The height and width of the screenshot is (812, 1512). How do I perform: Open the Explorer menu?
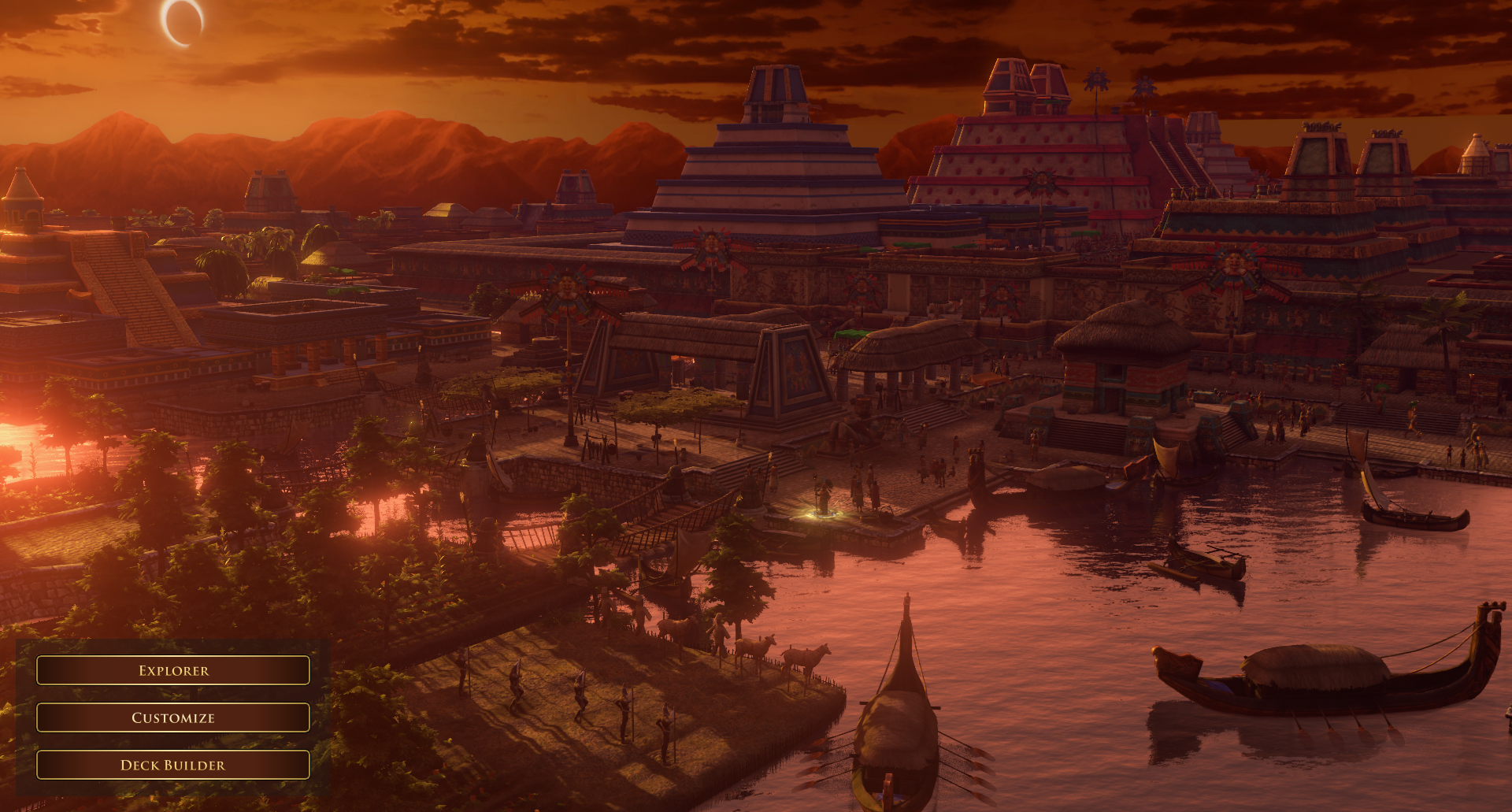(x=173, y=670)
